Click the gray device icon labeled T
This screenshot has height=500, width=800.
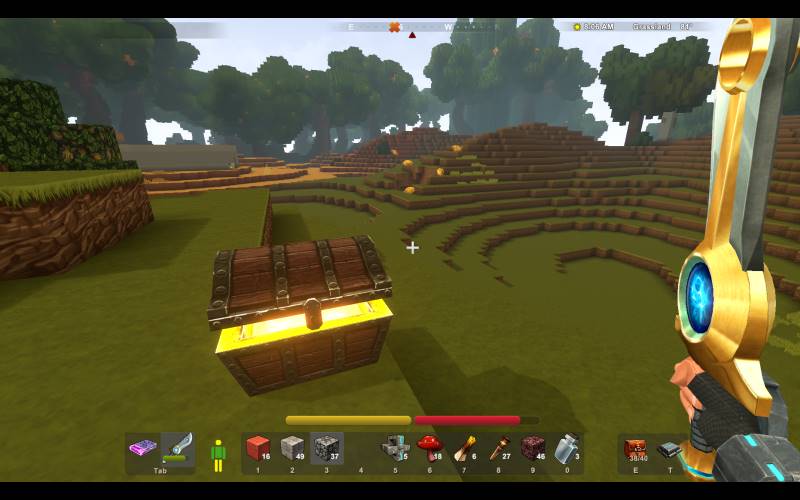click(669, 451)
